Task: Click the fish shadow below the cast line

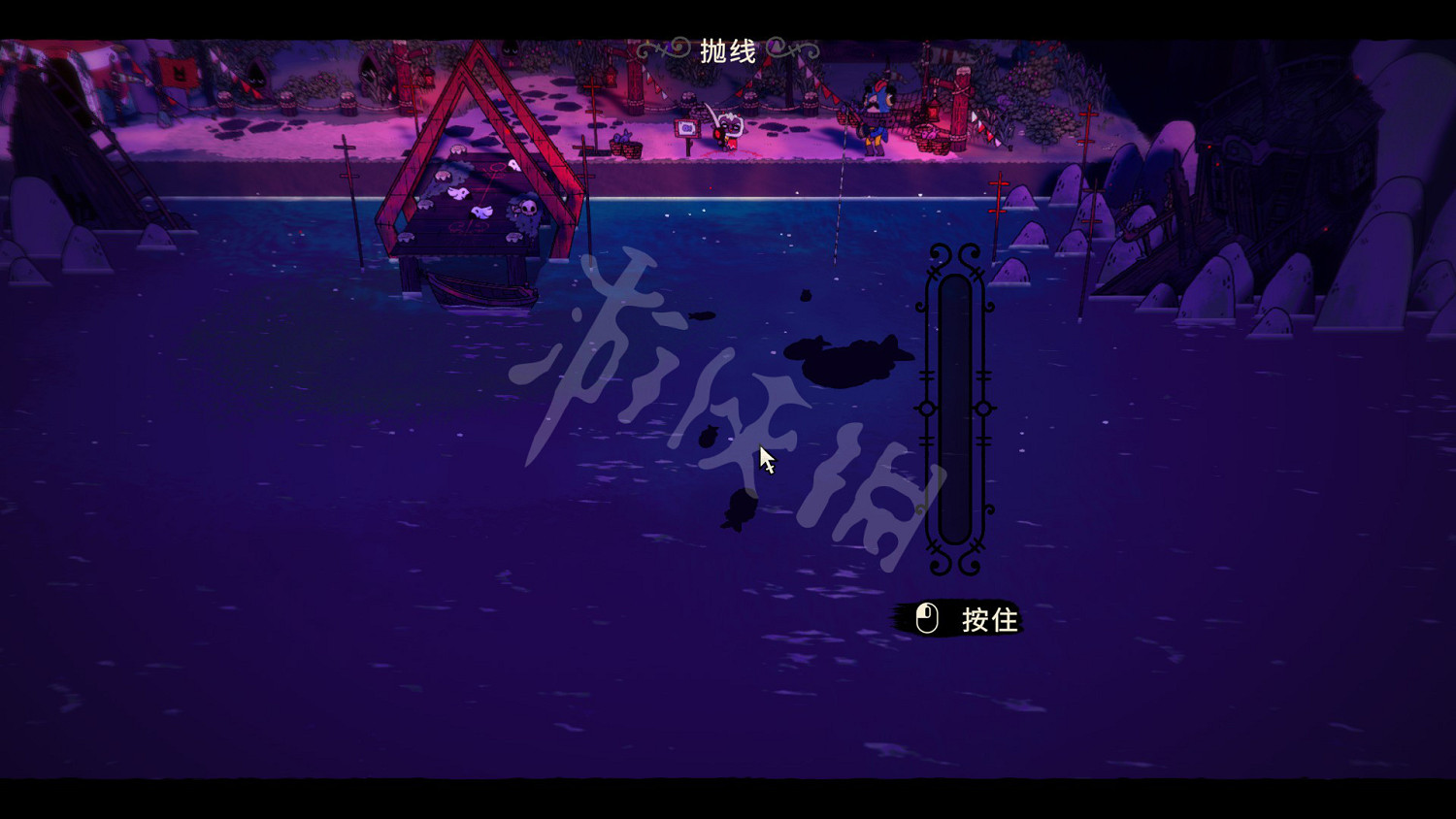Action: point(807,297)
